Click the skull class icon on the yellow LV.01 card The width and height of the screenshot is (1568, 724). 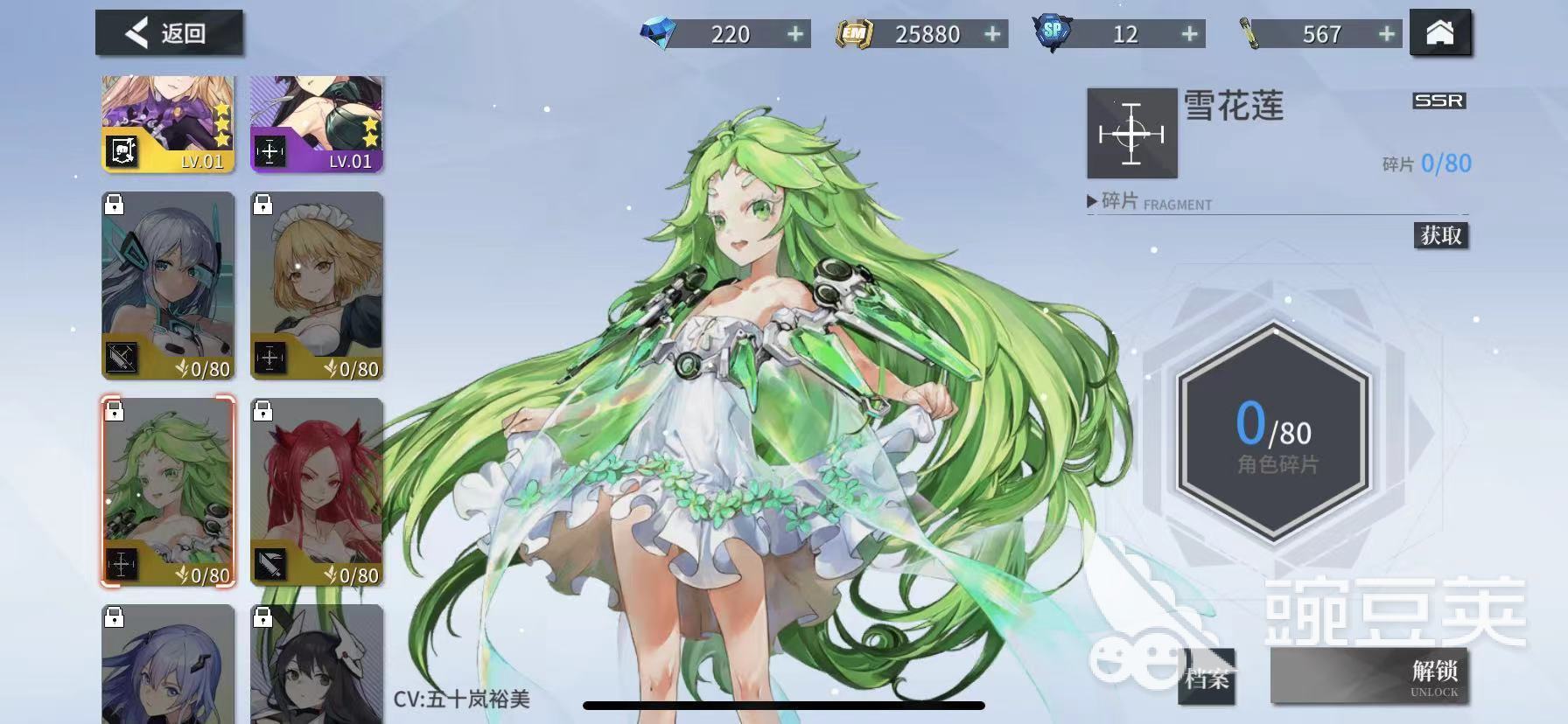point(121,150)
